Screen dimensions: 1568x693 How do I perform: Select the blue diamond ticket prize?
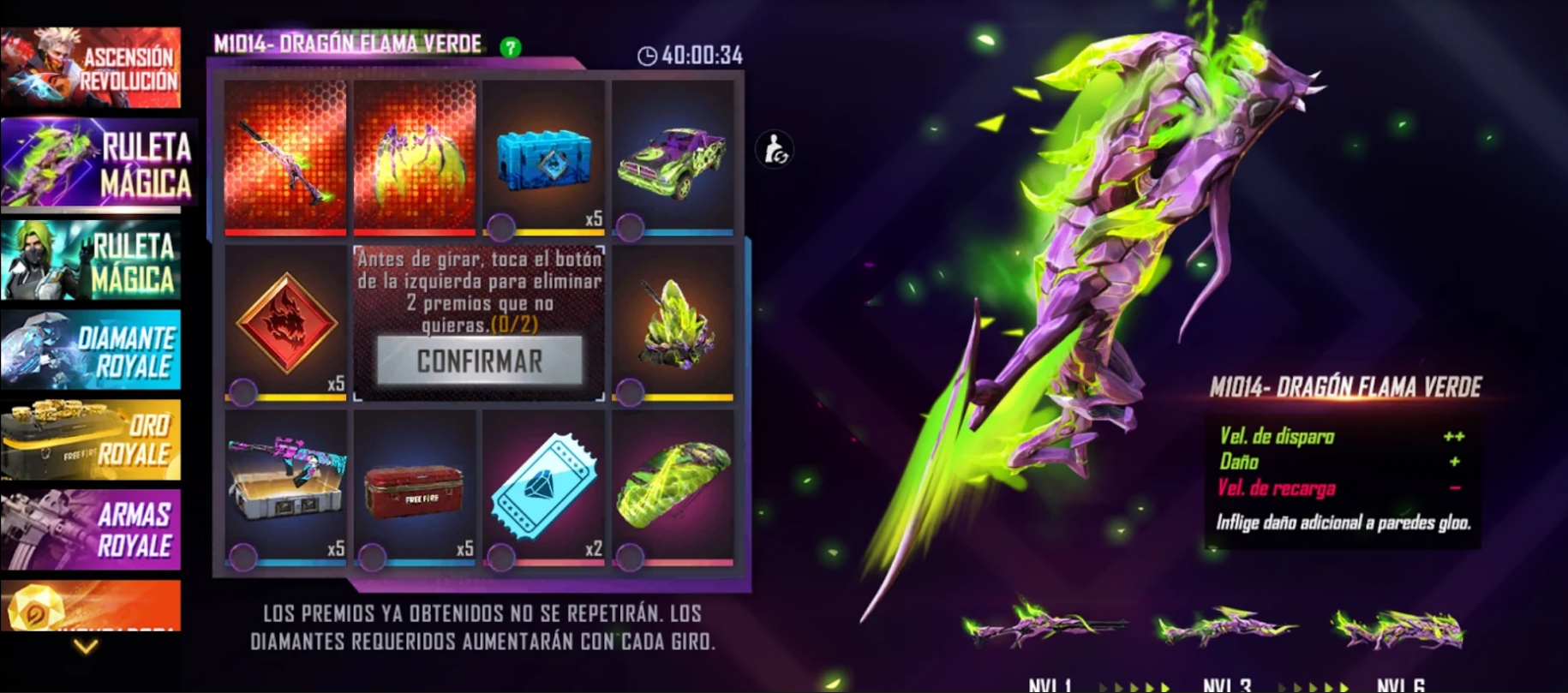(x=543, y=487)
